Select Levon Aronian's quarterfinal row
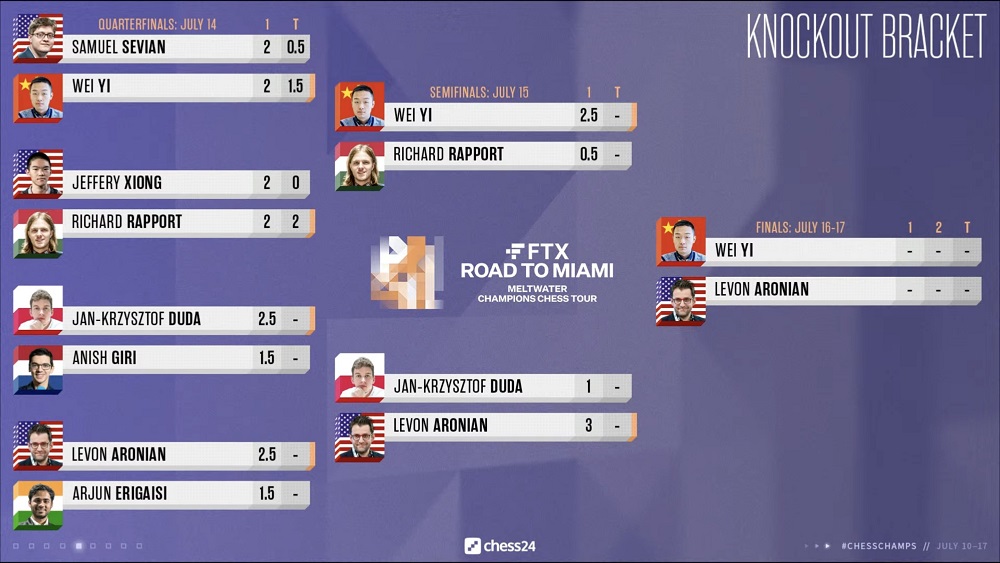 coord(160,455)
